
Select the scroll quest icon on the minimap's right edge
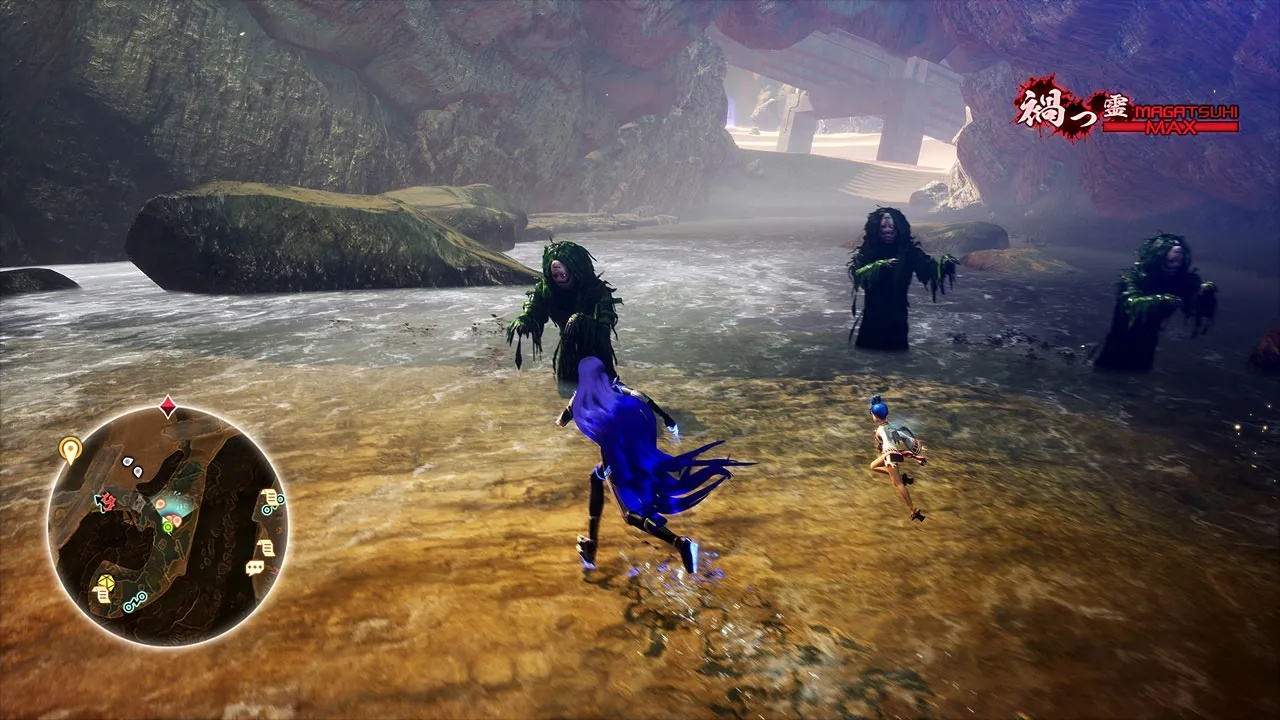click(270, 496)
